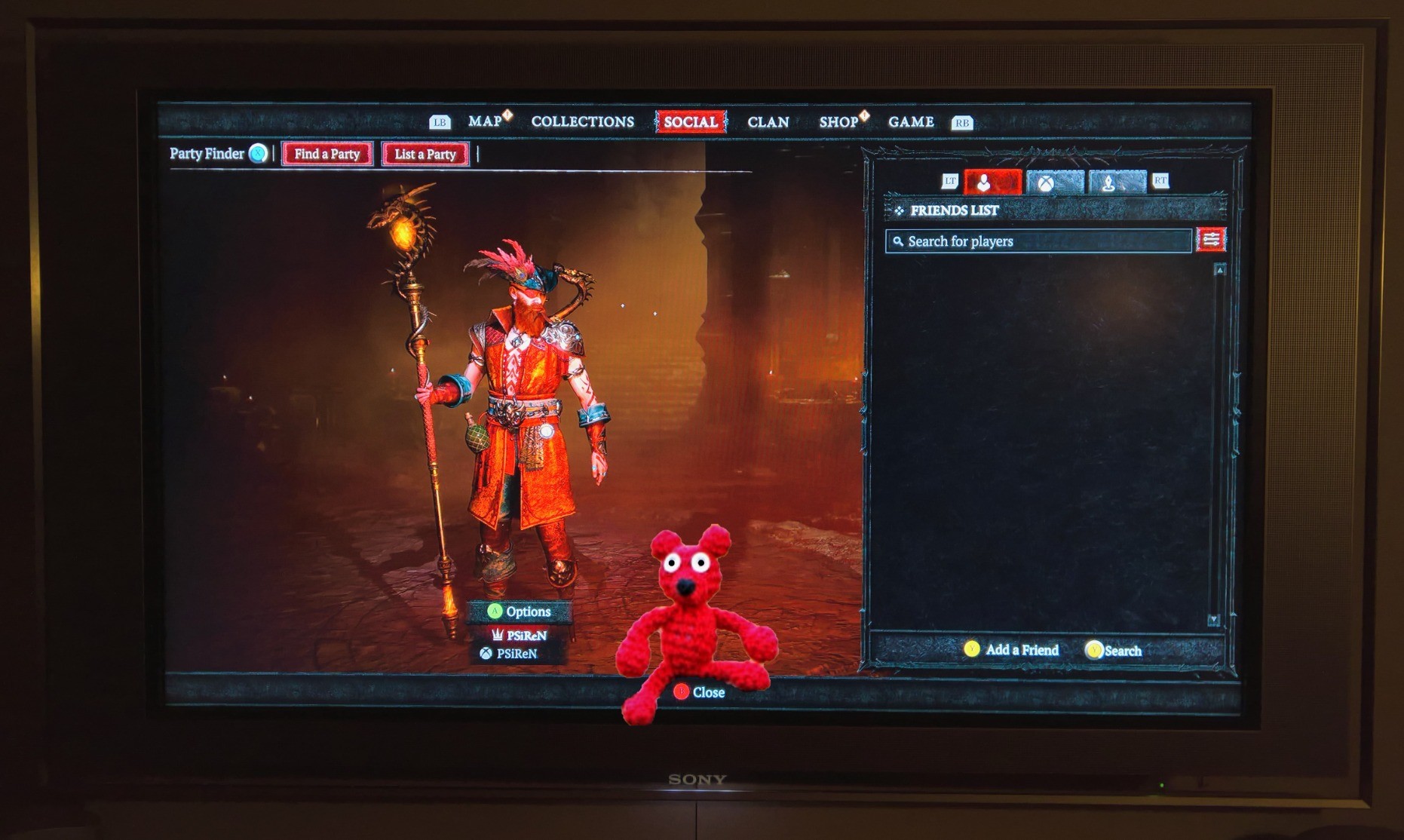Switch to the Collections tab
This screenshot has height=840, width=1404.
pyautogui.click(x=582, y=121)
